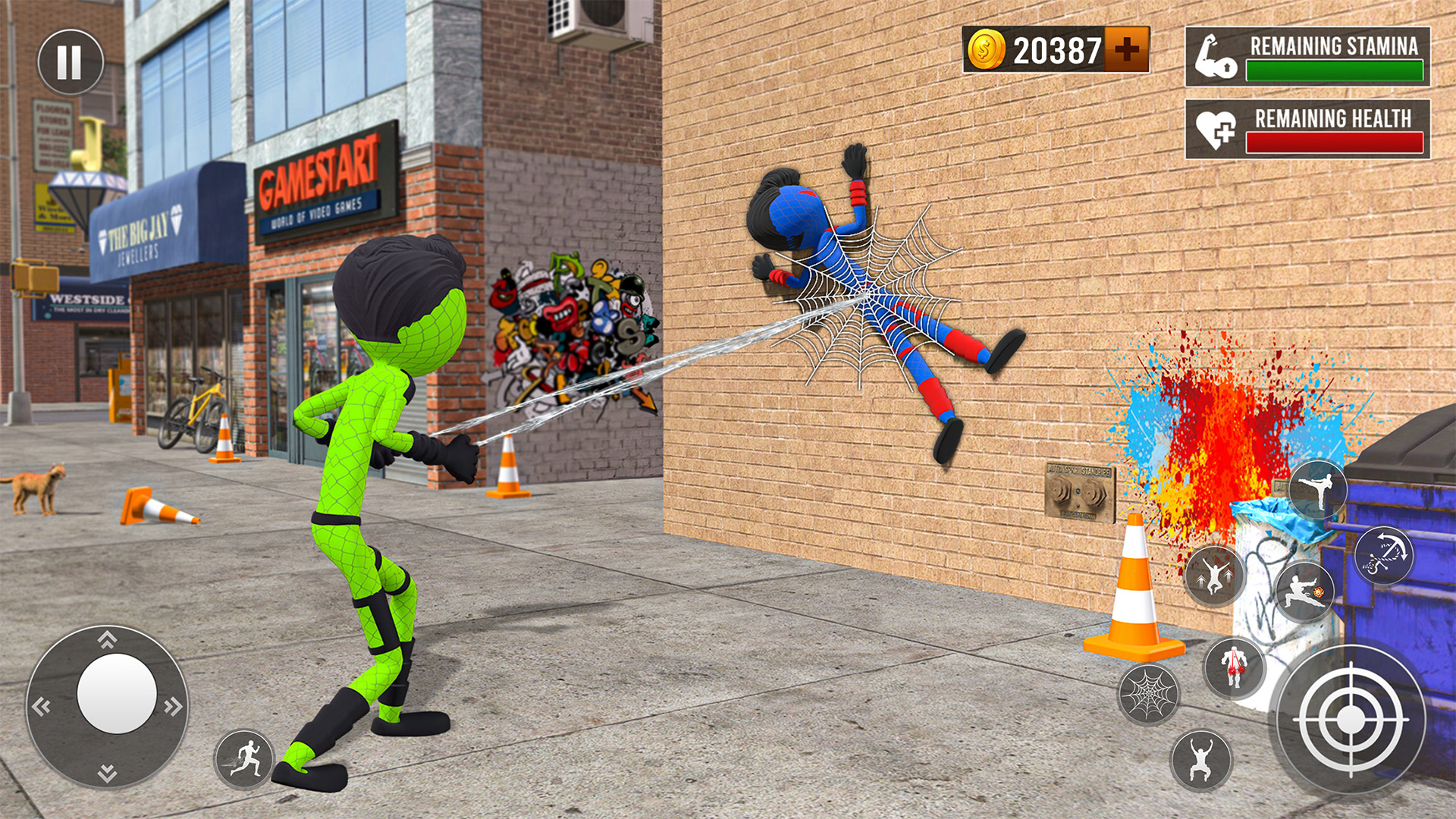Image resolution: width=1456 pixels, height=819 pixels.
Task: Select the spider web shooter icon
Action: click(x=1149, y=693)
